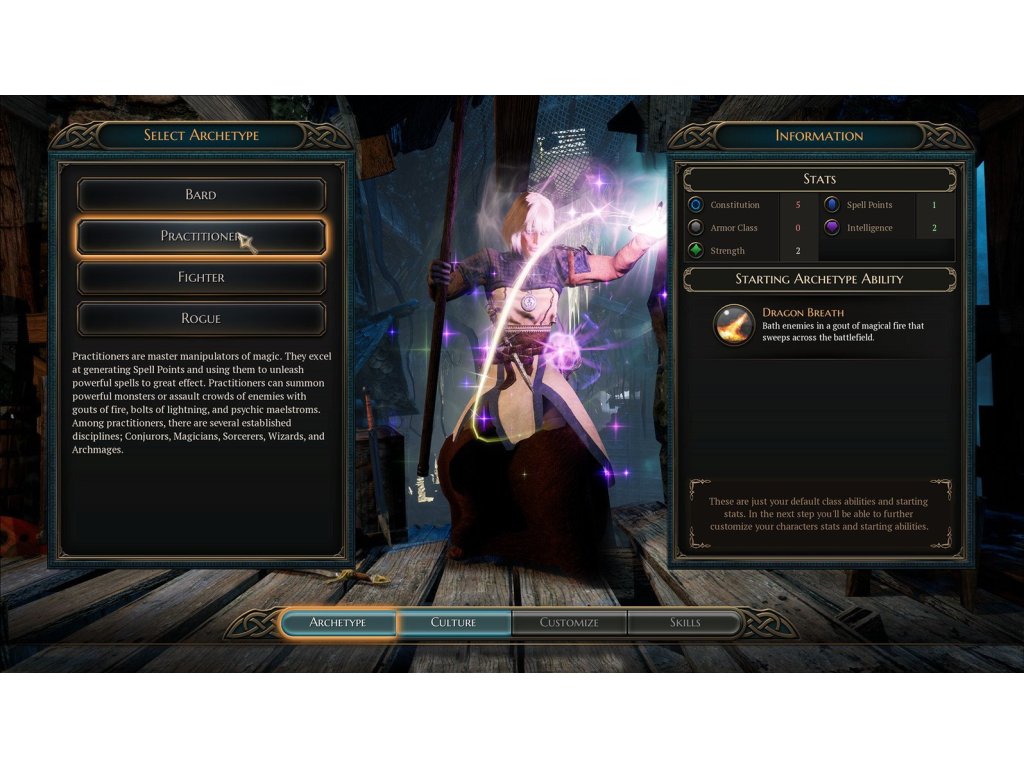Choose the Practitioner archetype
The height and width of the screenshot is (768, 1024).
point(201,237)
